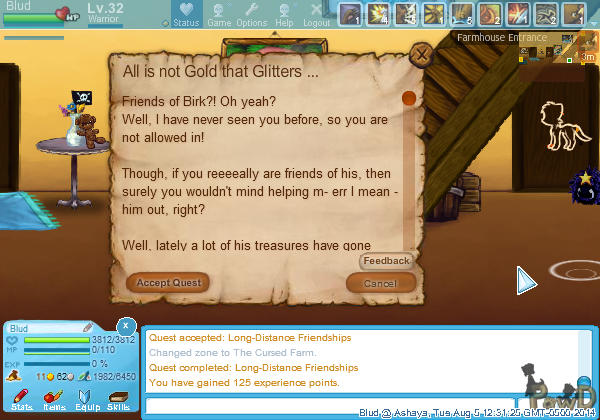This screenshot has width=600, height=420.
Task: Show the Help menu
Action: click(x=284, y=14)
